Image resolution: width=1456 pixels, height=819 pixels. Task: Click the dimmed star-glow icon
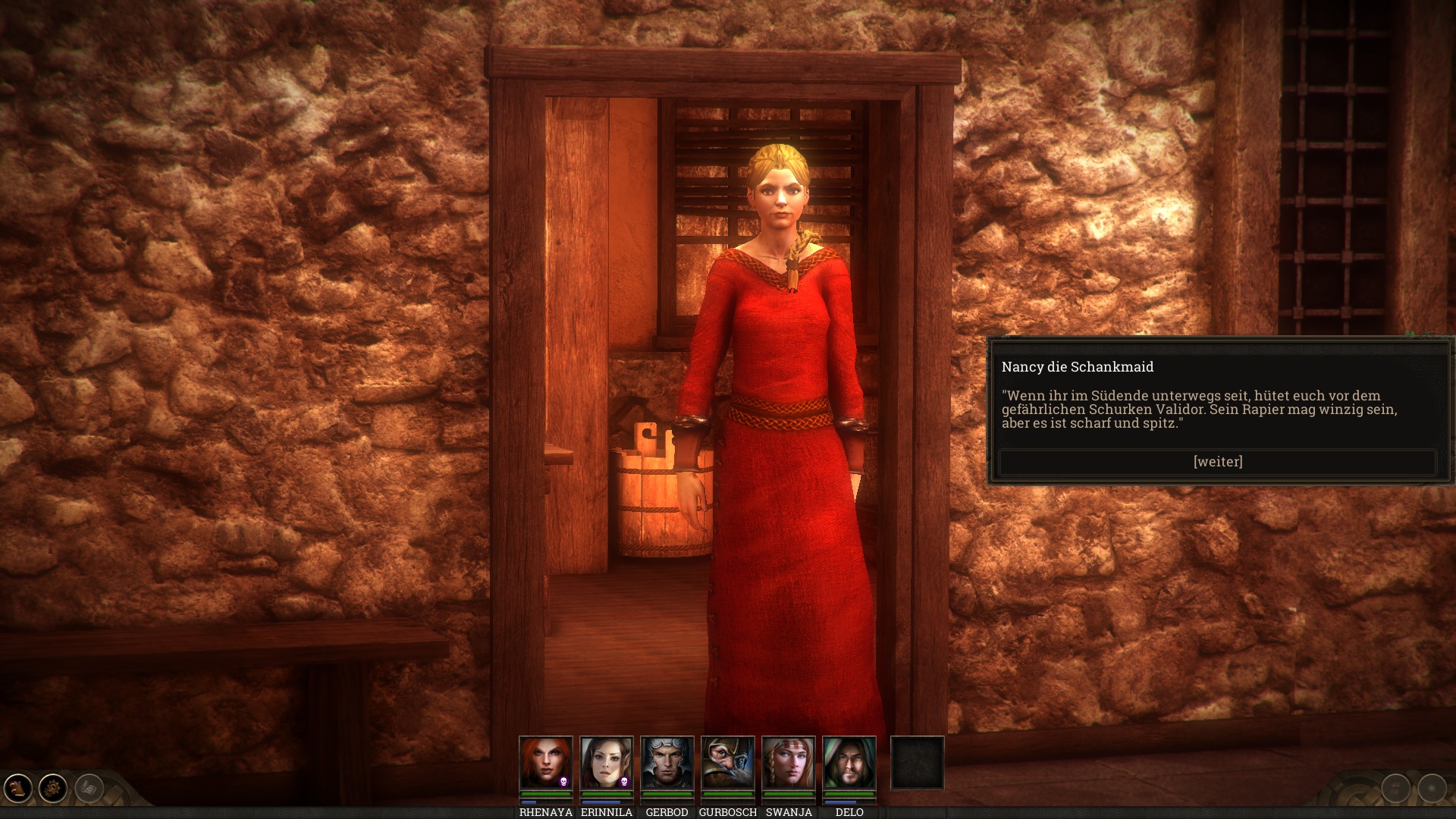tap(1432, 789)
